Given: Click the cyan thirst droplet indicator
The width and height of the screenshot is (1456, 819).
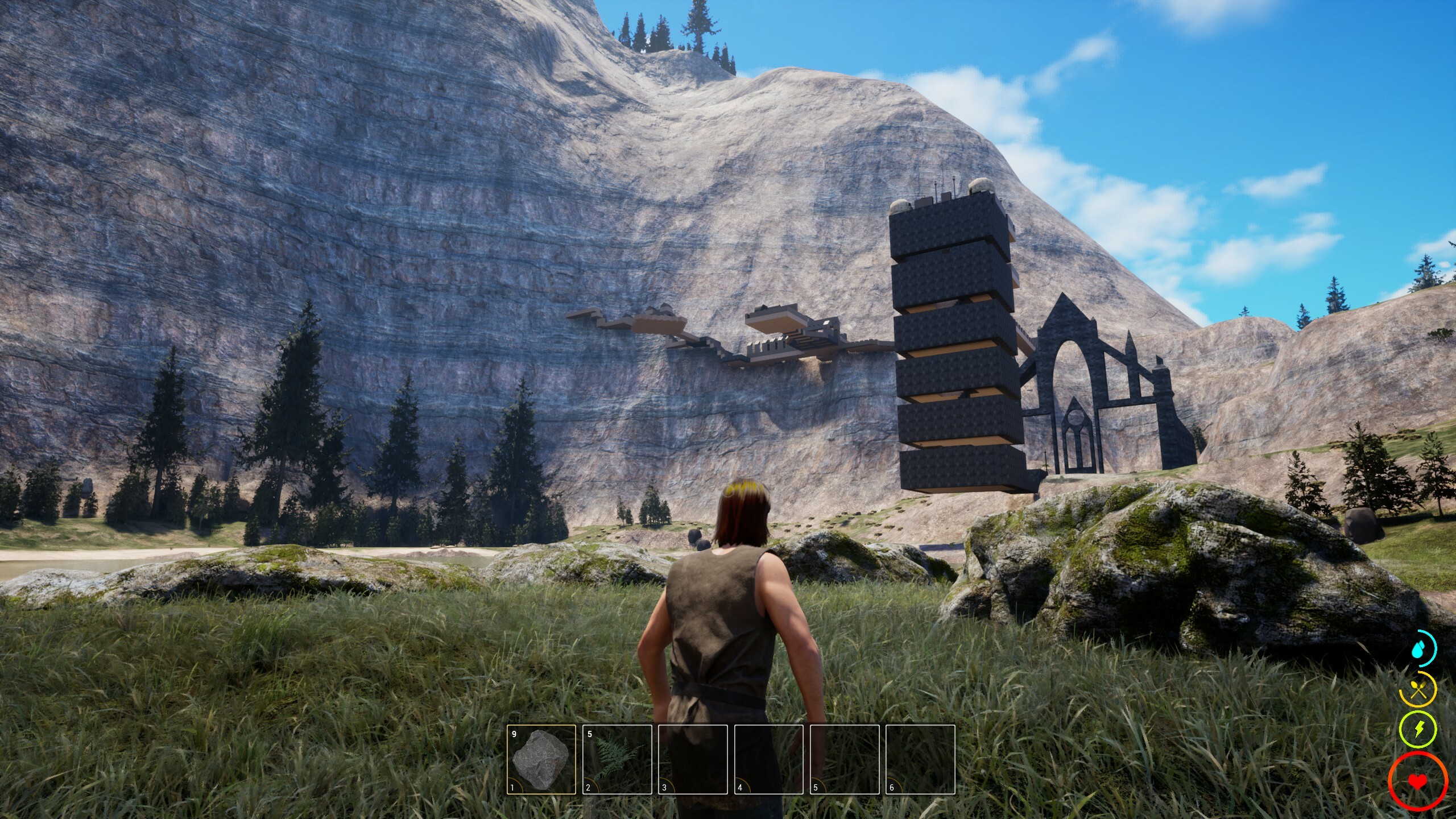Looking at the screenshot, I should (1418, 651).
